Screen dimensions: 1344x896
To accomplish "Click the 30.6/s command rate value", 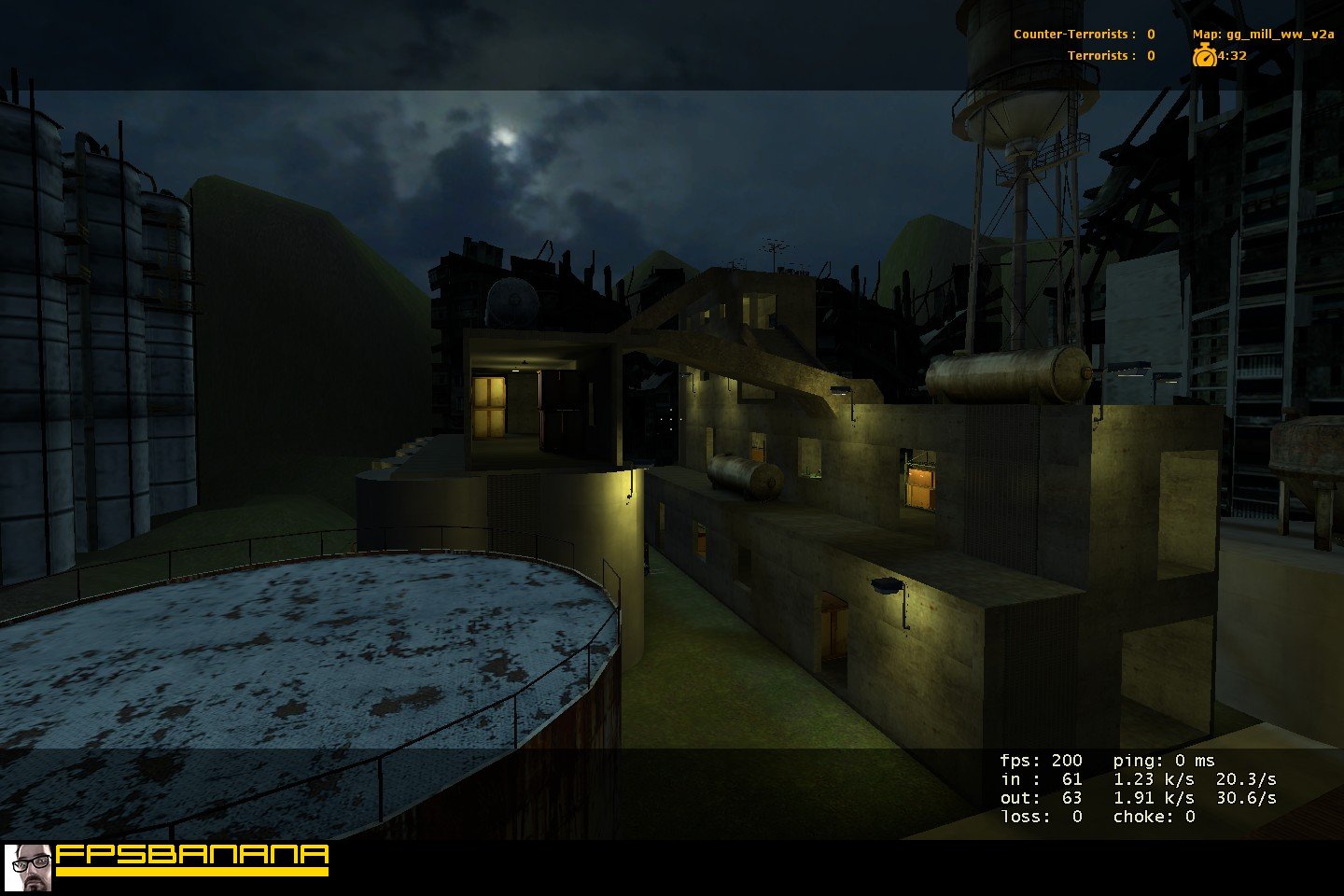I will click(x=1246, y=798).
